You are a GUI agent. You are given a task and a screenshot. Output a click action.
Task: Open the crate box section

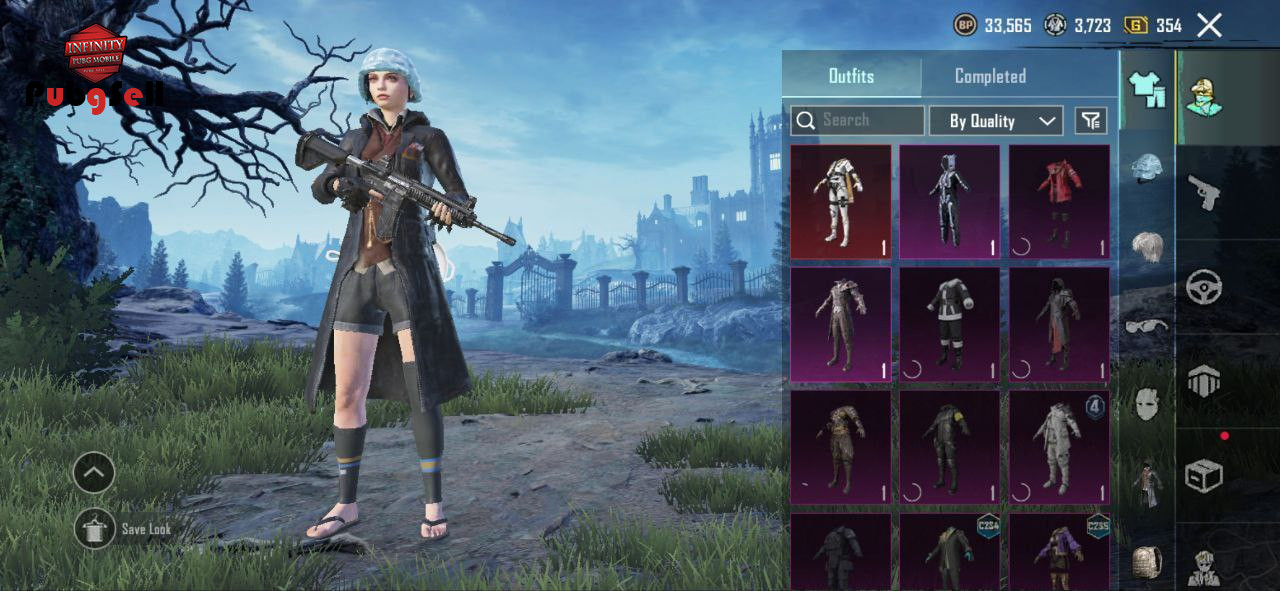(x=1204, y=475)
